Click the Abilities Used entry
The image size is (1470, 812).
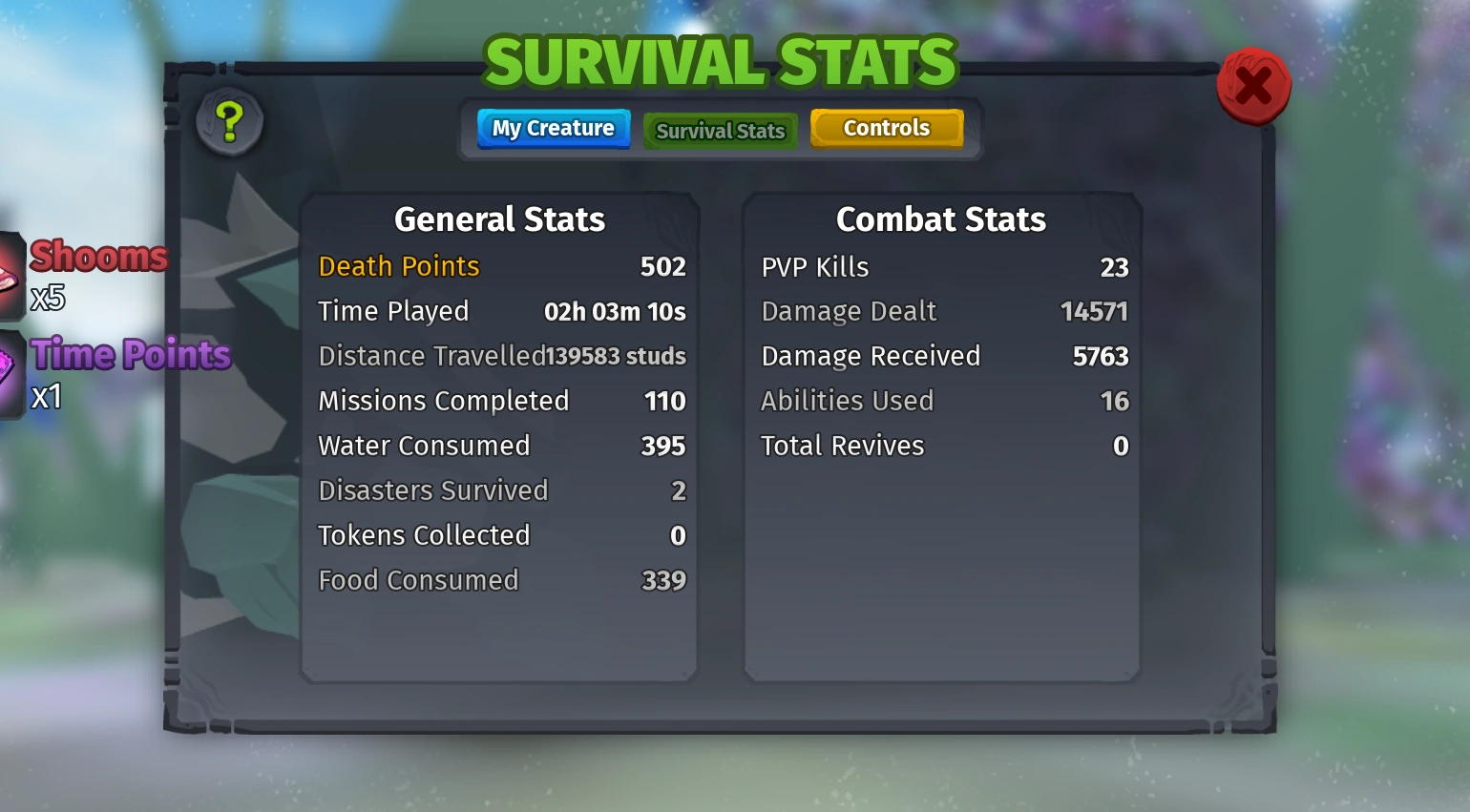point(847,401)
